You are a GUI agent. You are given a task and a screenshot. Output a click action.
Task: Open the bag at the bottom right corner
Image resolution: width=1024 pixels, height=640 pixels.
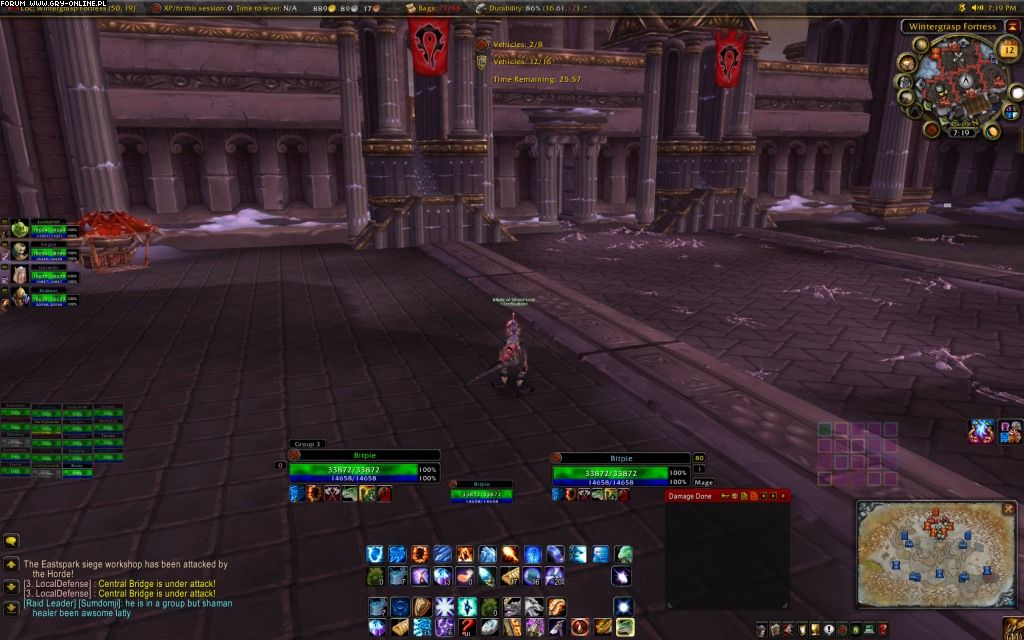pos(1012,628)
